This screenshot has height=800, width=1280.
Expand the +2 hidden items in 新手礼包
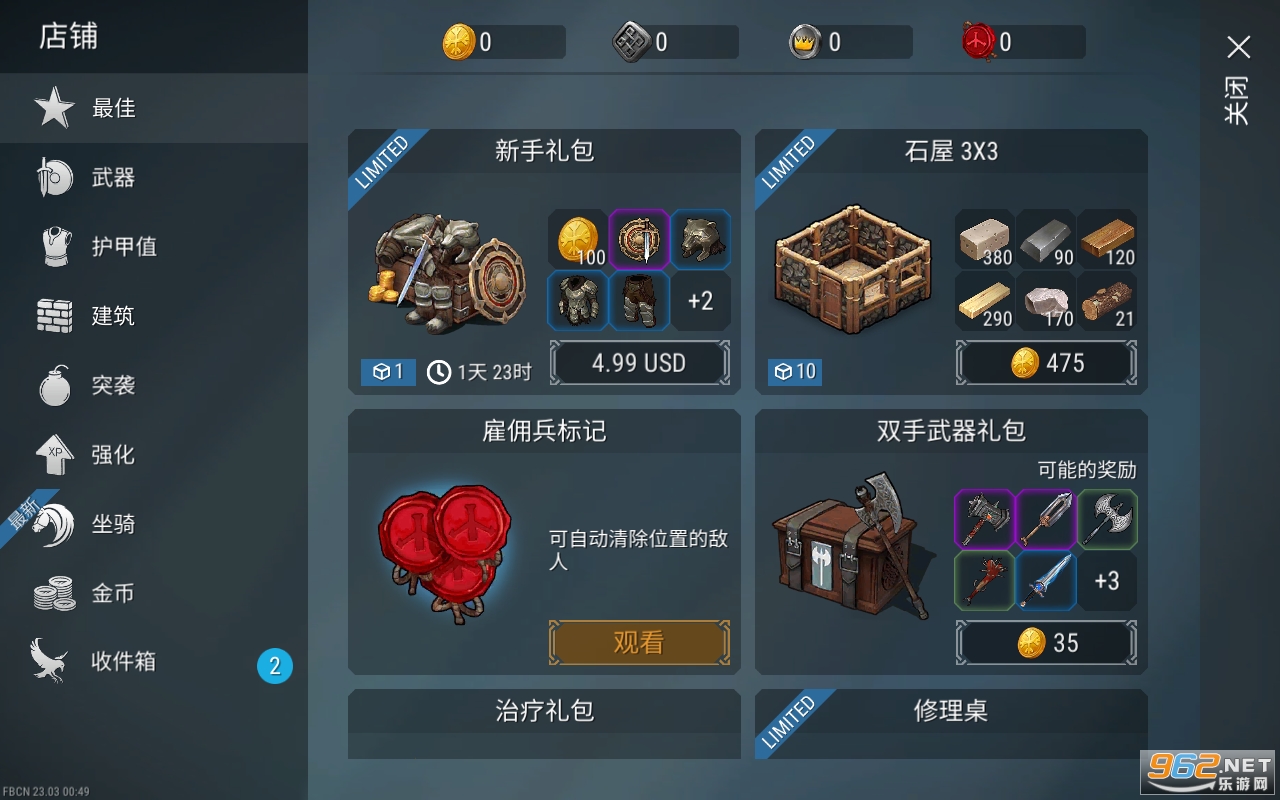coord(701,301)
